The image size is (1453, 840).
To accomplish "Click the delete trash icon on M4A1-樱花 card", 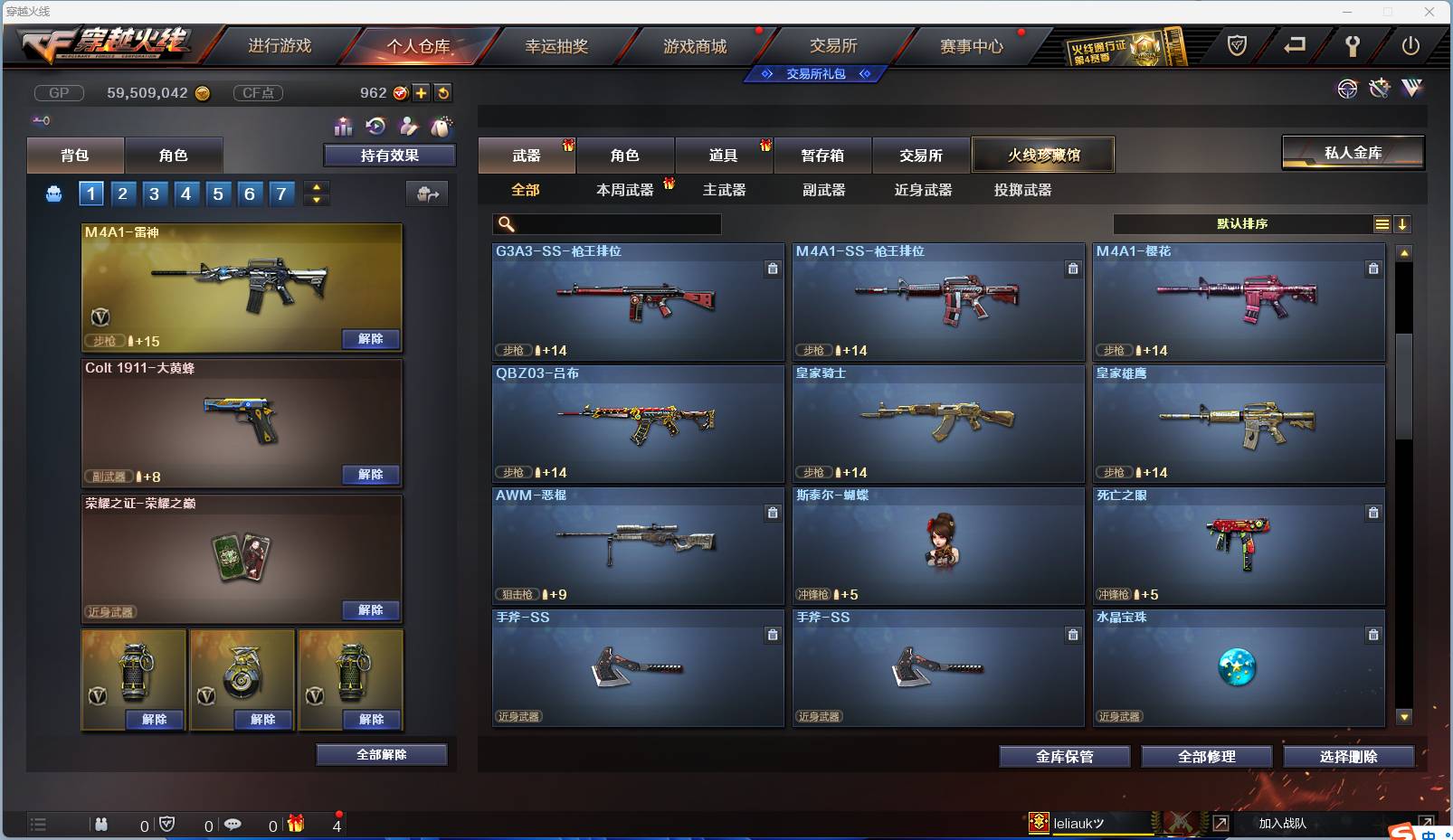I will pyautogui.click(x=1372, y=269).
